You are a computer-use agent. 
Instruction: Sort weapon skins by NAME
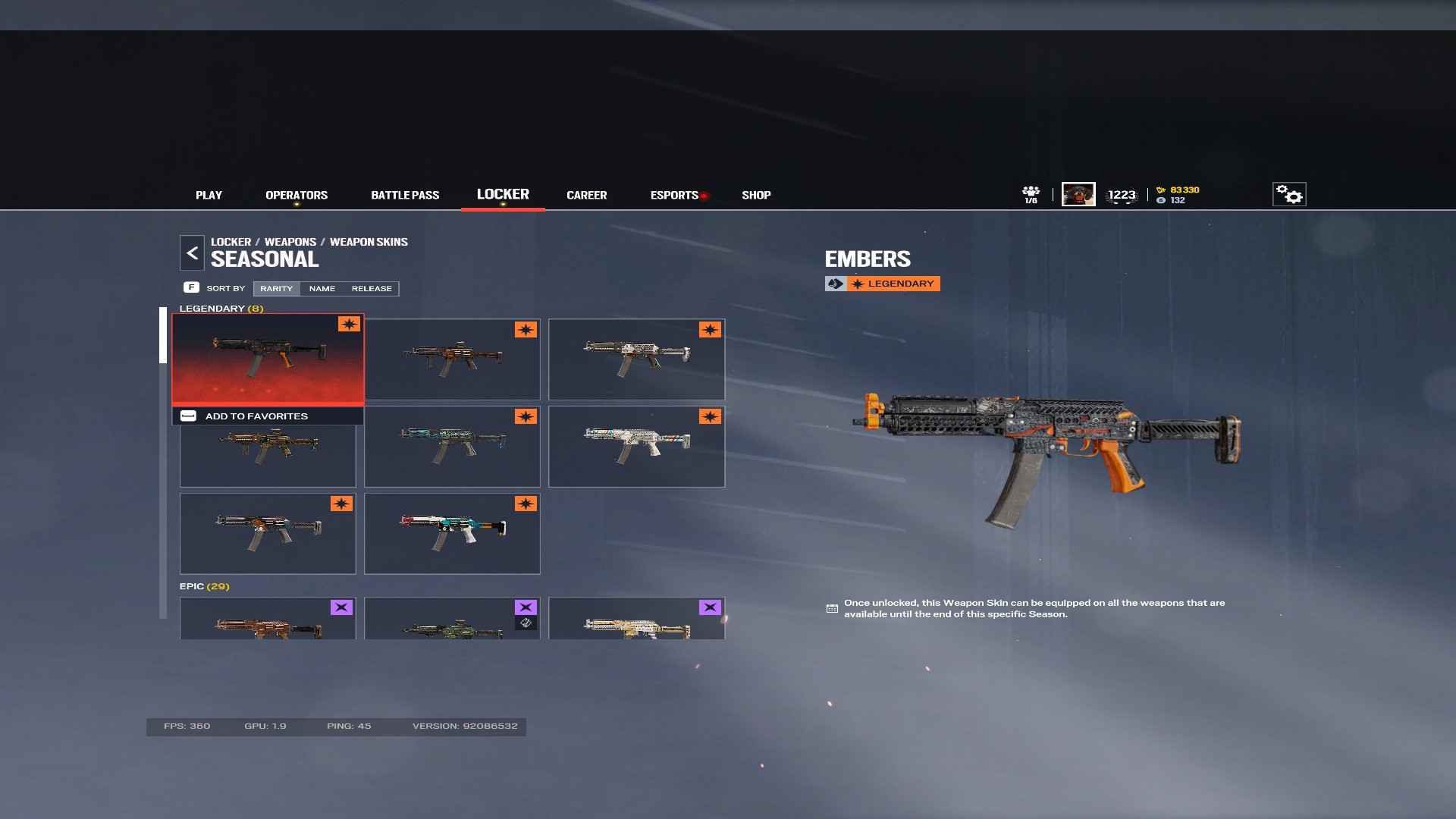322,288
